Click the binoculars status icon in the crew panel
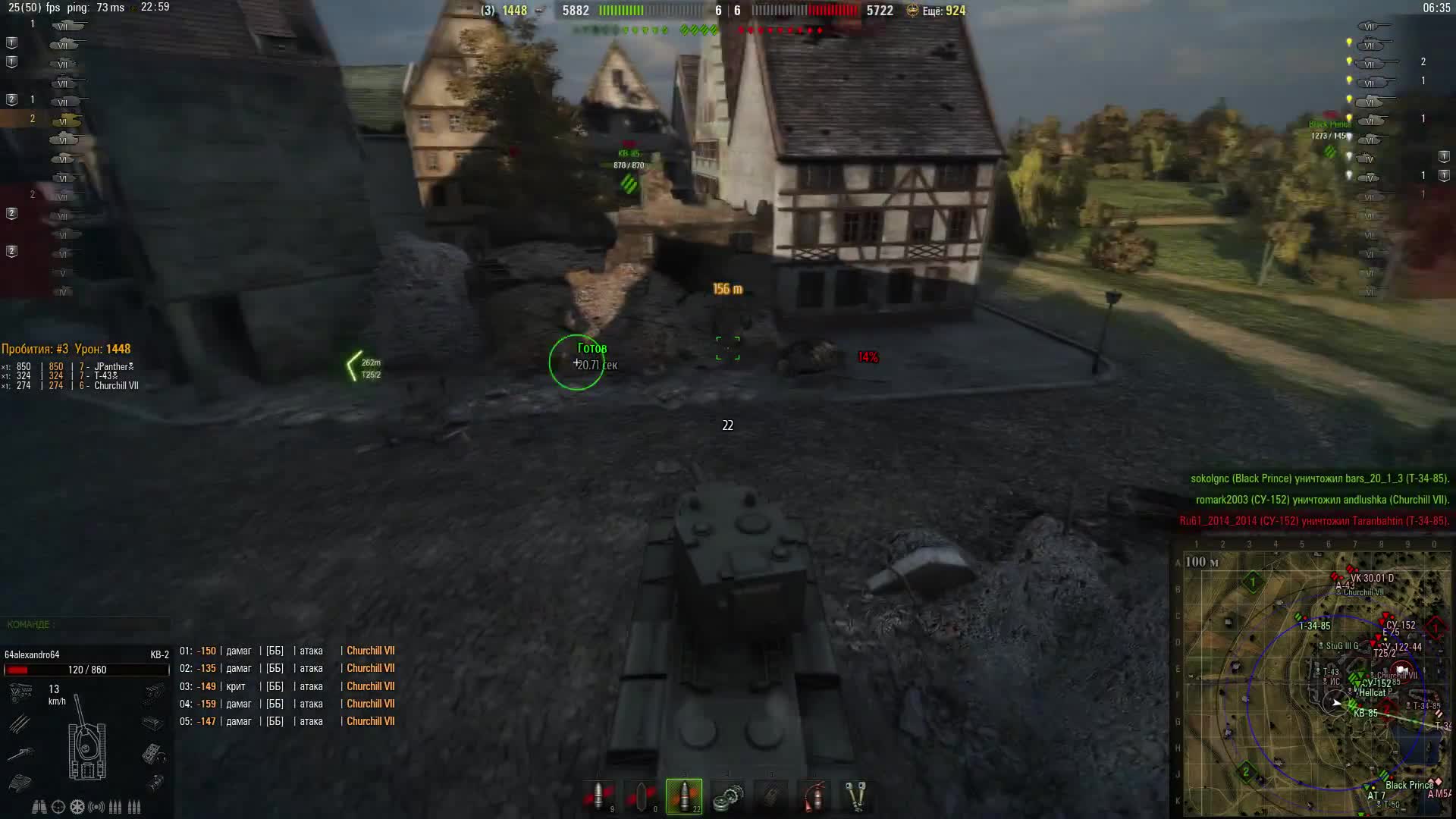Image resolution: width=1456 pixels, height=819 pixels. tap(39, 806)
